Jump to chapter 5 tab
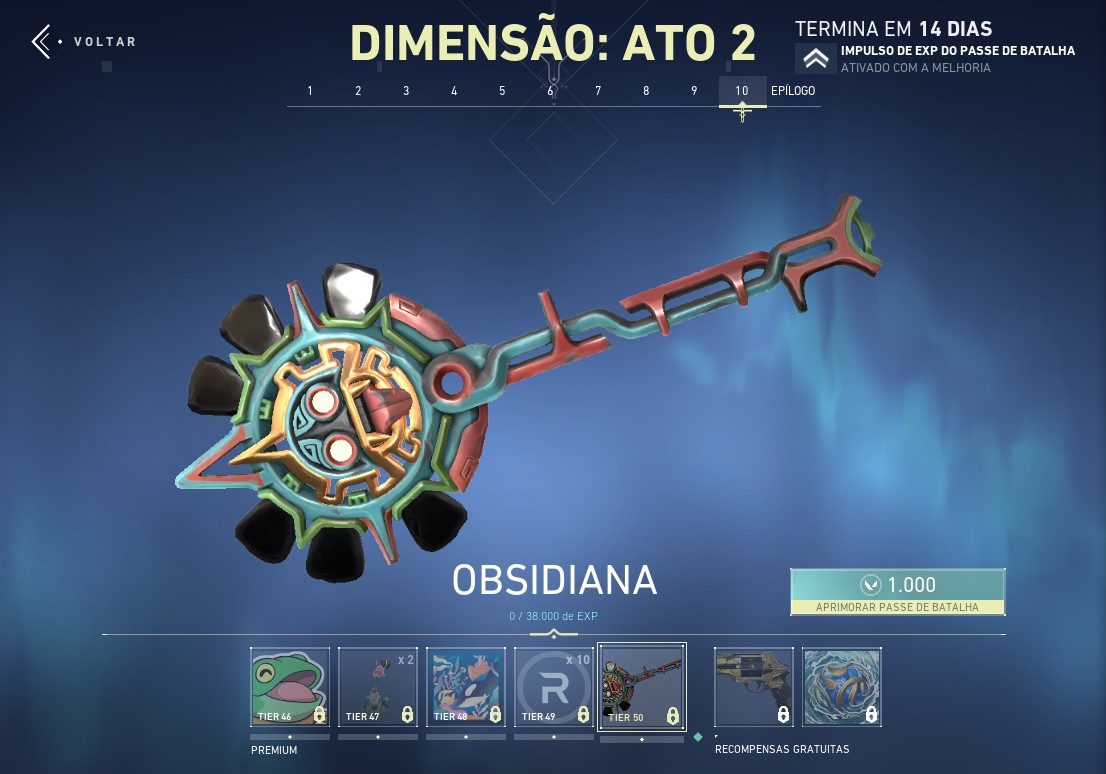 click(x=502, y=91)
